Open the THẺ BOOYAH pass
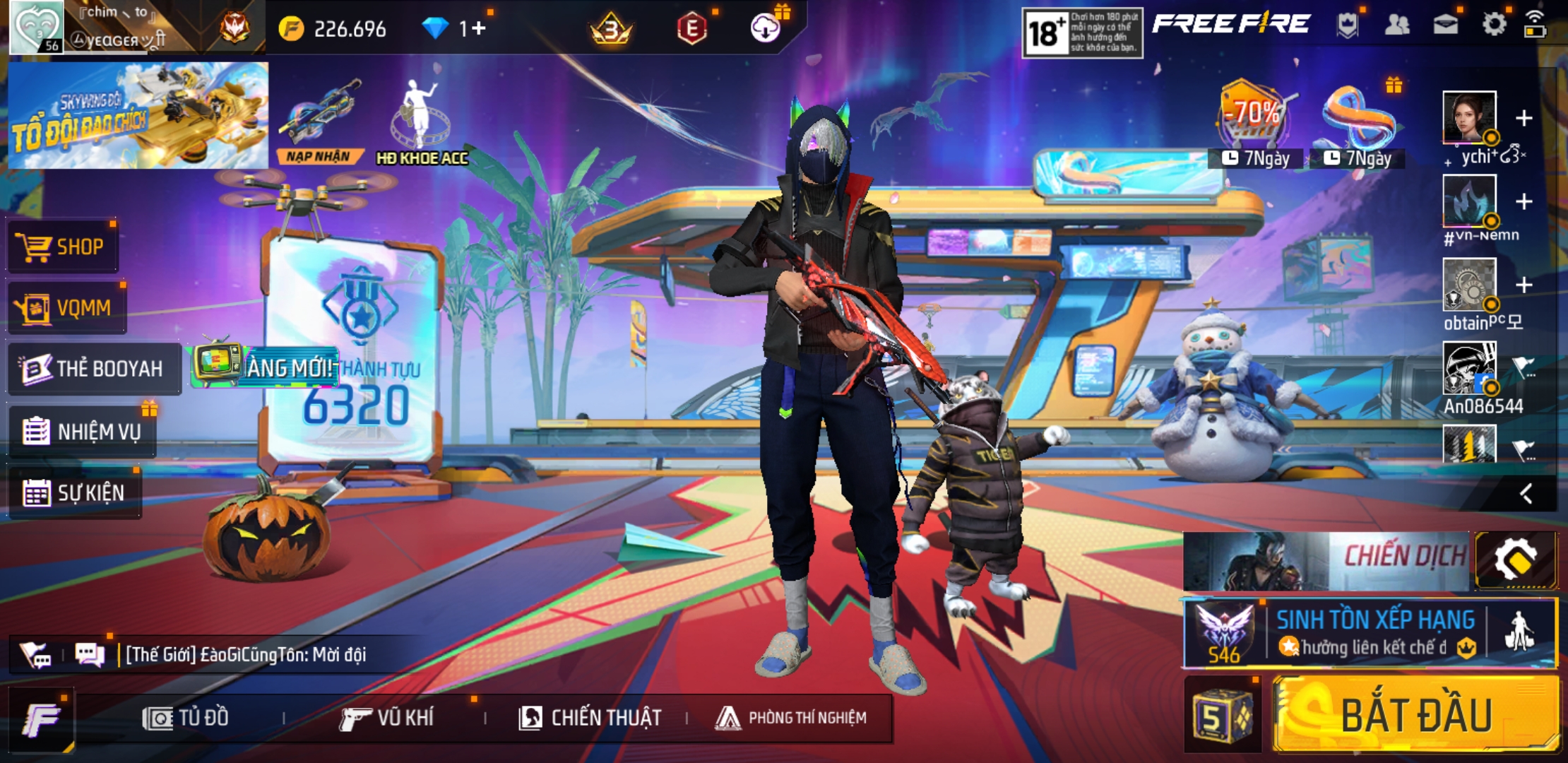1568x763 pixels. coord(93,369)
